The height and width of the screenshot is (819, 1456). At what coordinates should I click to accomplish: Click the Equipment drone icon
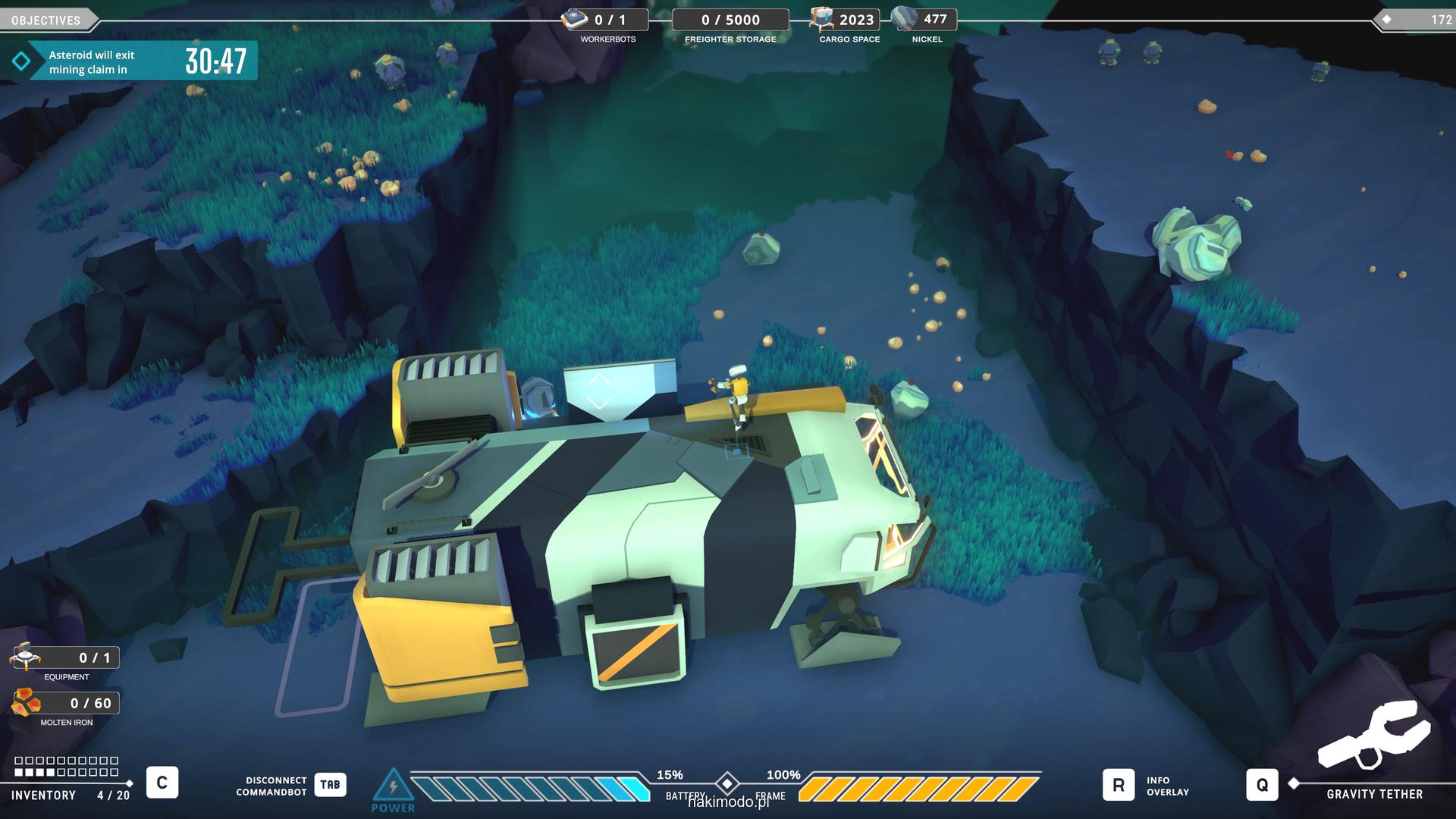[x=25, y=657]
